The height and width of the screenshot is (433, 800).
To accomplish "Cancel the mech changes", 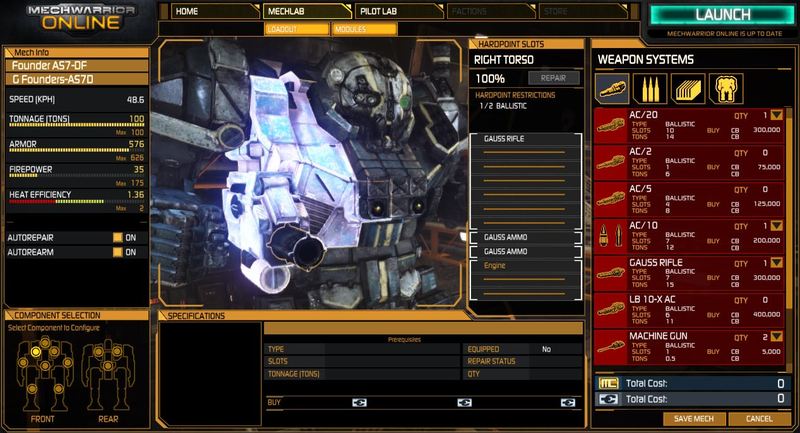I will click(758, 418).
